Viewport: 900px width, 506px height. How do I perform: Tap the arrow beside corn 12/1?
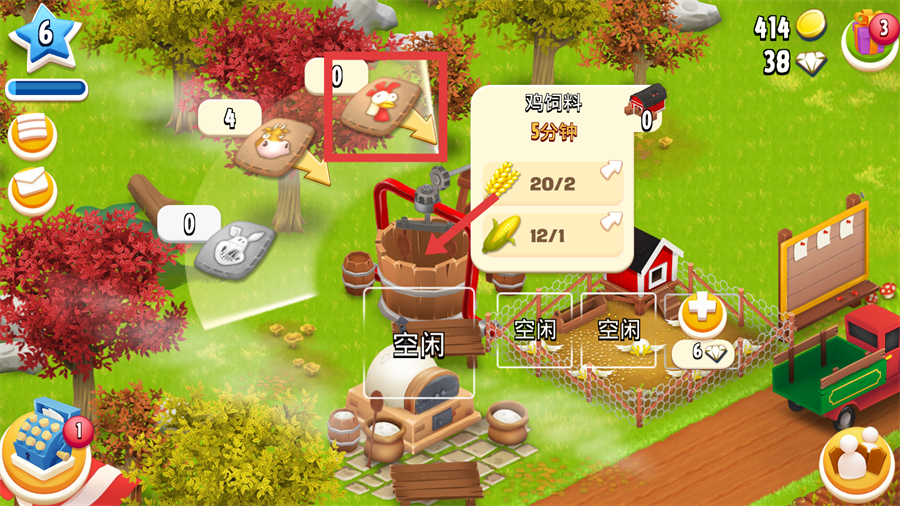[x=609, y=222]
